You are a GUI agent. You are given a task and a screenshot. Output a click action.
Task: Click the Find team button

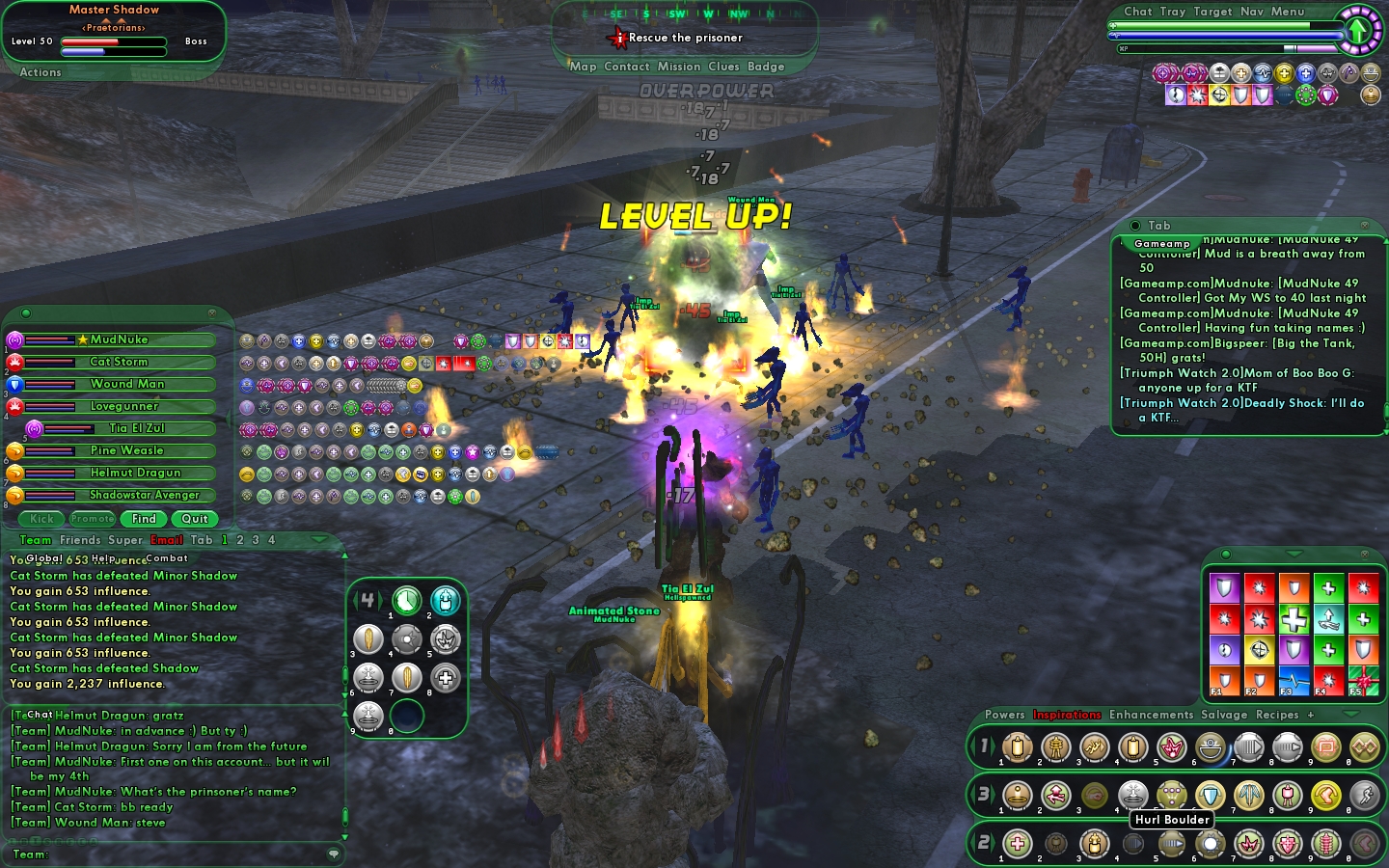coord(144,519)
